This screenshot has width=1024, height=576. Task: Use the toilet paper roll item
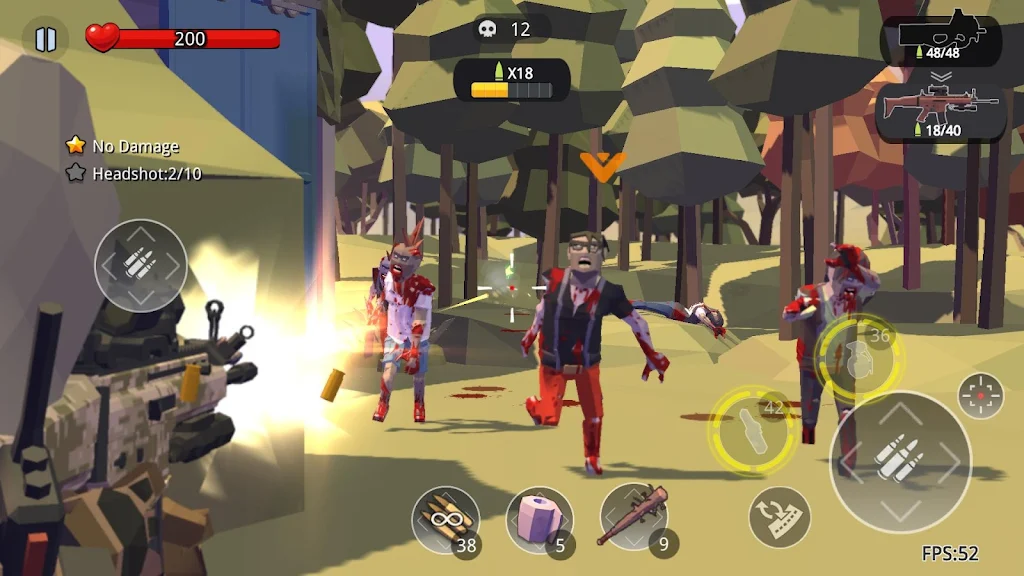[539, 519]
